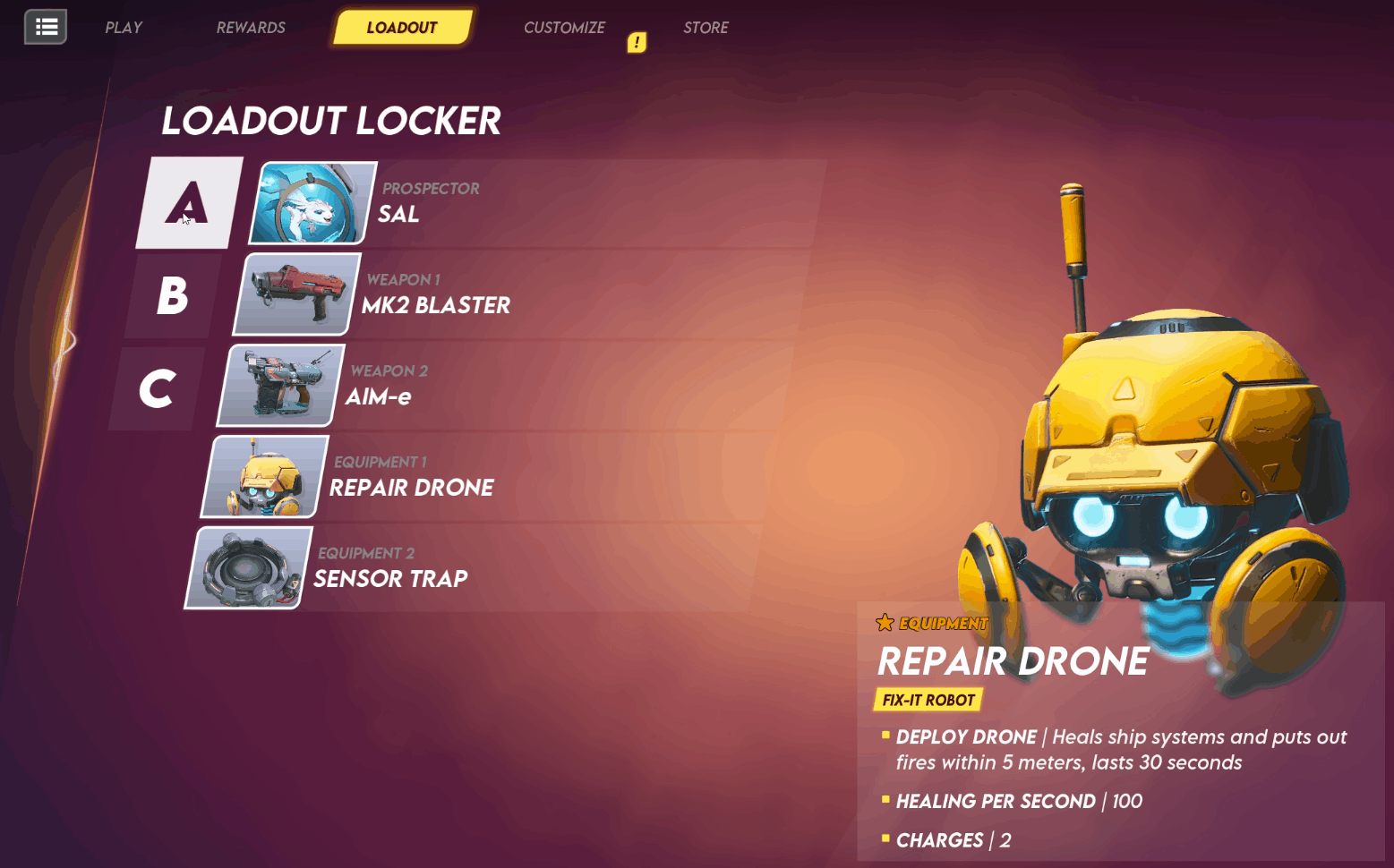
Task: Switch to Loadout B
Action: tap(173, 295)
